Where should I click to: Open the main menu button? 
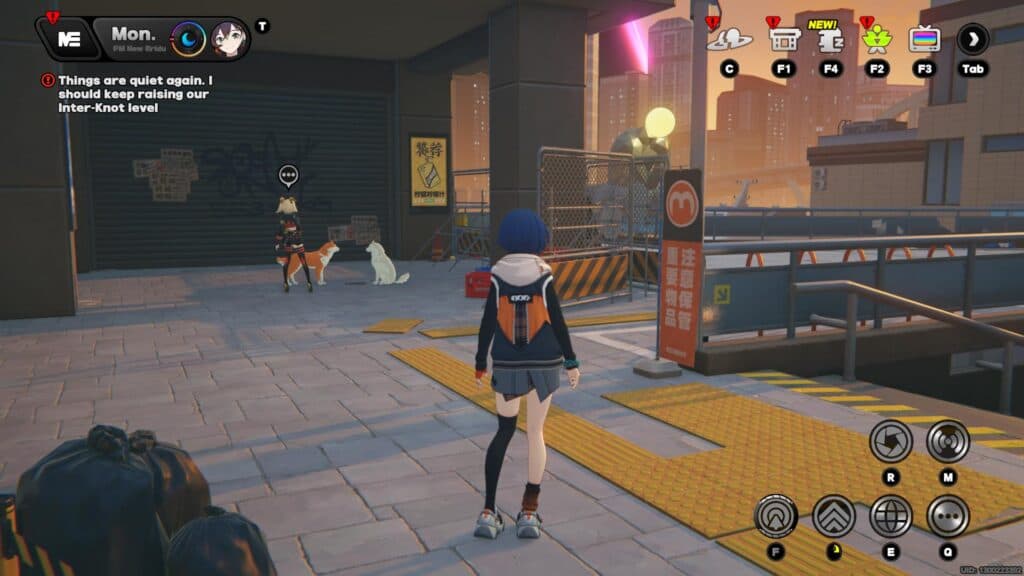click(68, 39)
